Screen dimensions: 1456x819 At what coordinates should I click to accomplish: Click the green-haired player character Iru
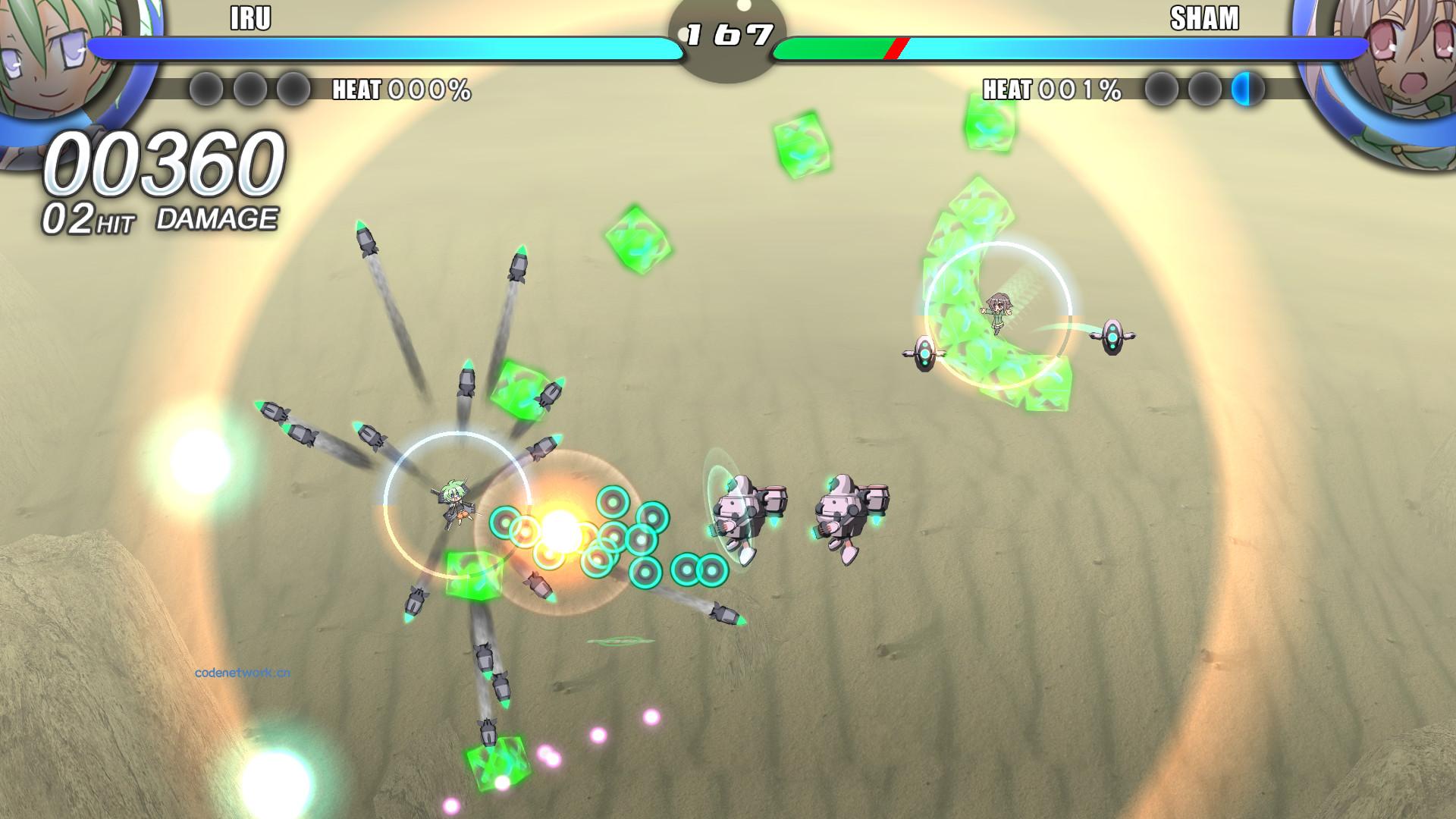pos(455,500)
